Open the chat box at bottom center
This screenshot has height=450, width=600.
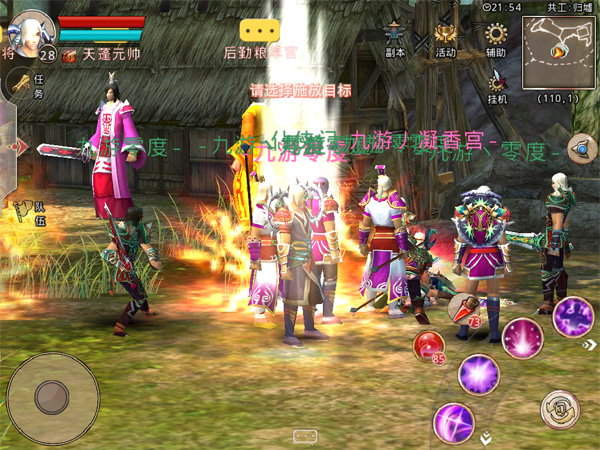point(305,437)
